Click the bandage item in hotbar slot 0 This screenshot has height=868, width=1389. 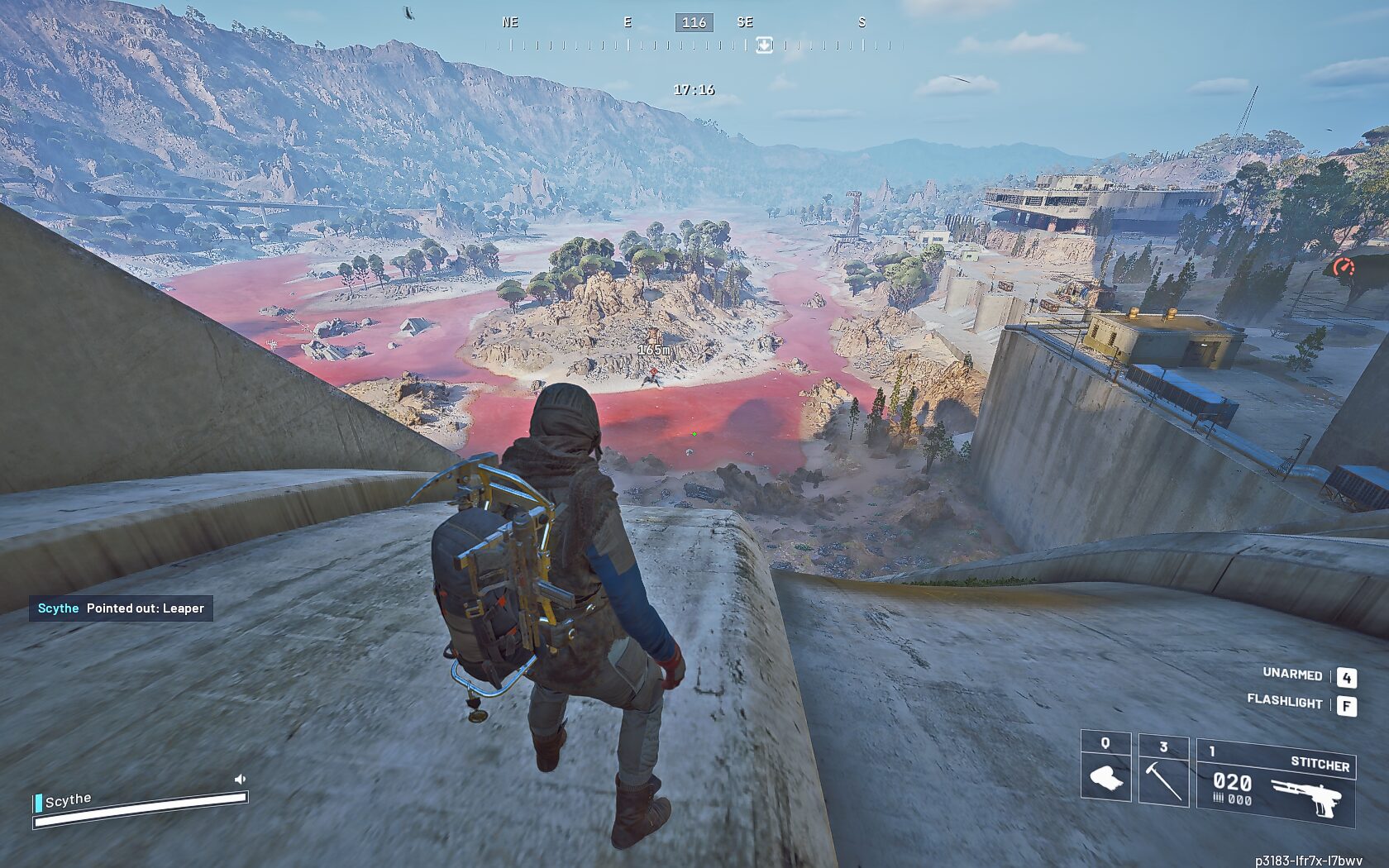[x=1108, y=777]
